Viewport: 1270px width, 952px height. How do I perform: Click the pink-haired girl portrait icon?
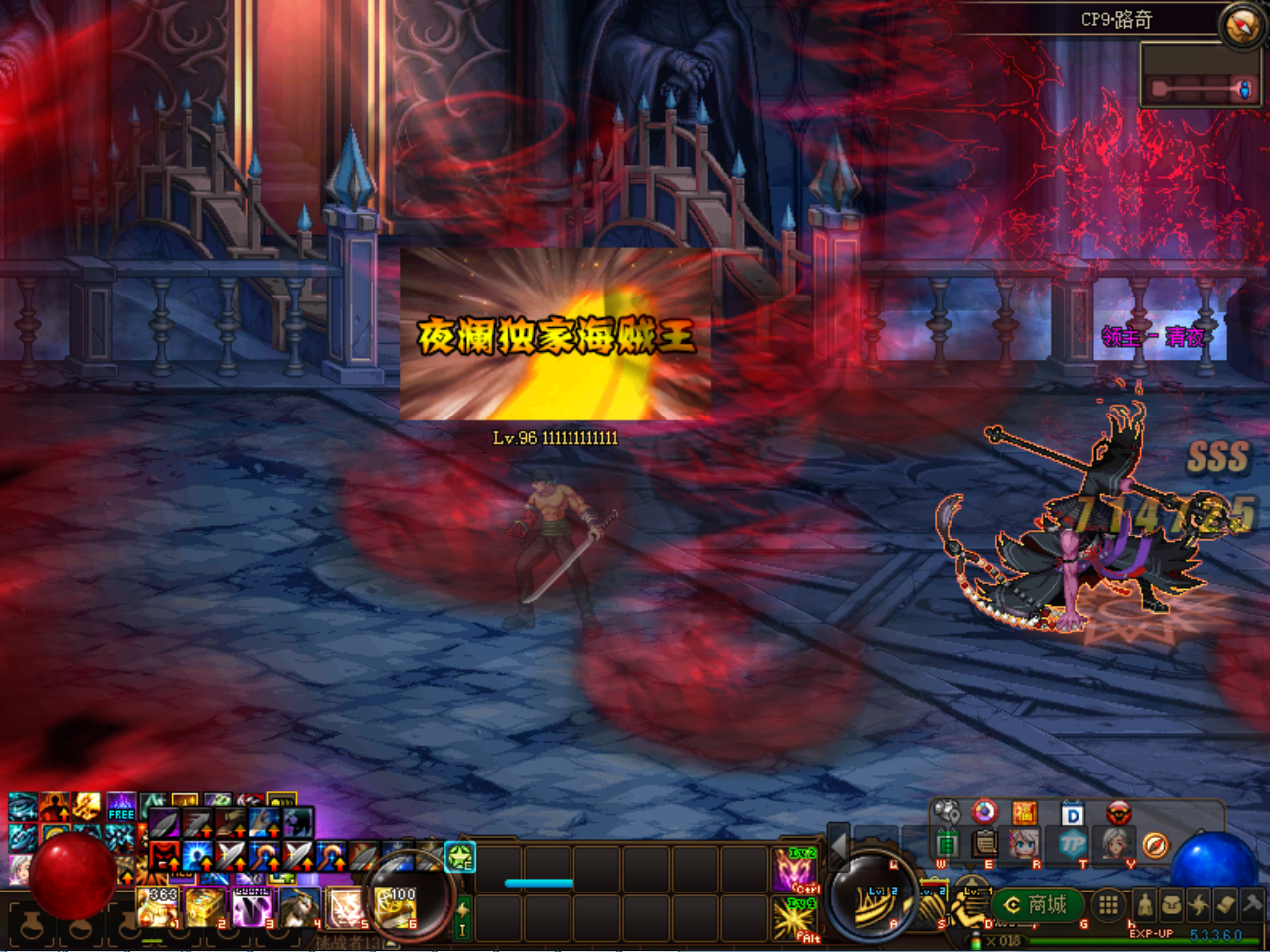point(1024,845)
